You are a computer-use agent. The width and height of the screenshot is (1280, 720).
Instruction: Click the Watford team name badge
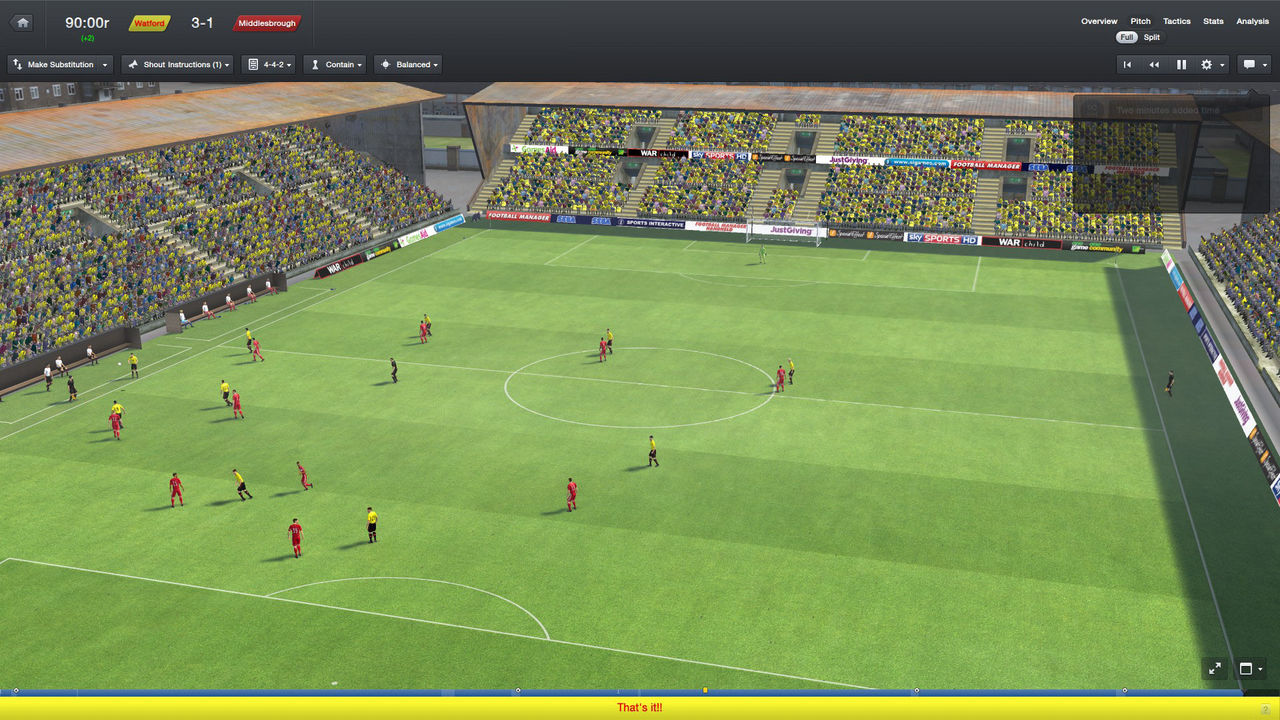tap(149, 23)
